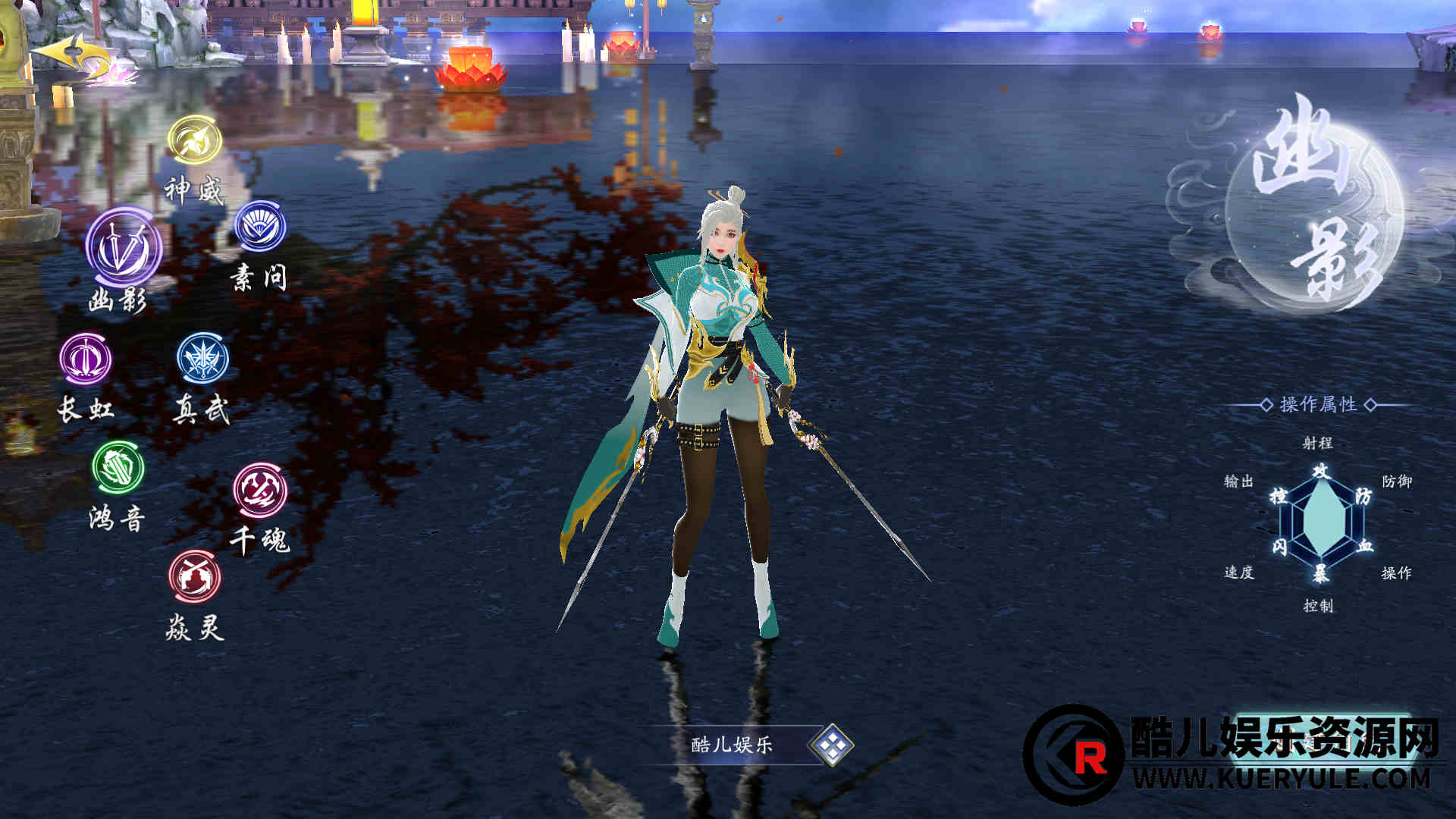This screenshot has width=1456, height=819.
Task: Choose the 真武 class icon
Action: pos(202,359)
